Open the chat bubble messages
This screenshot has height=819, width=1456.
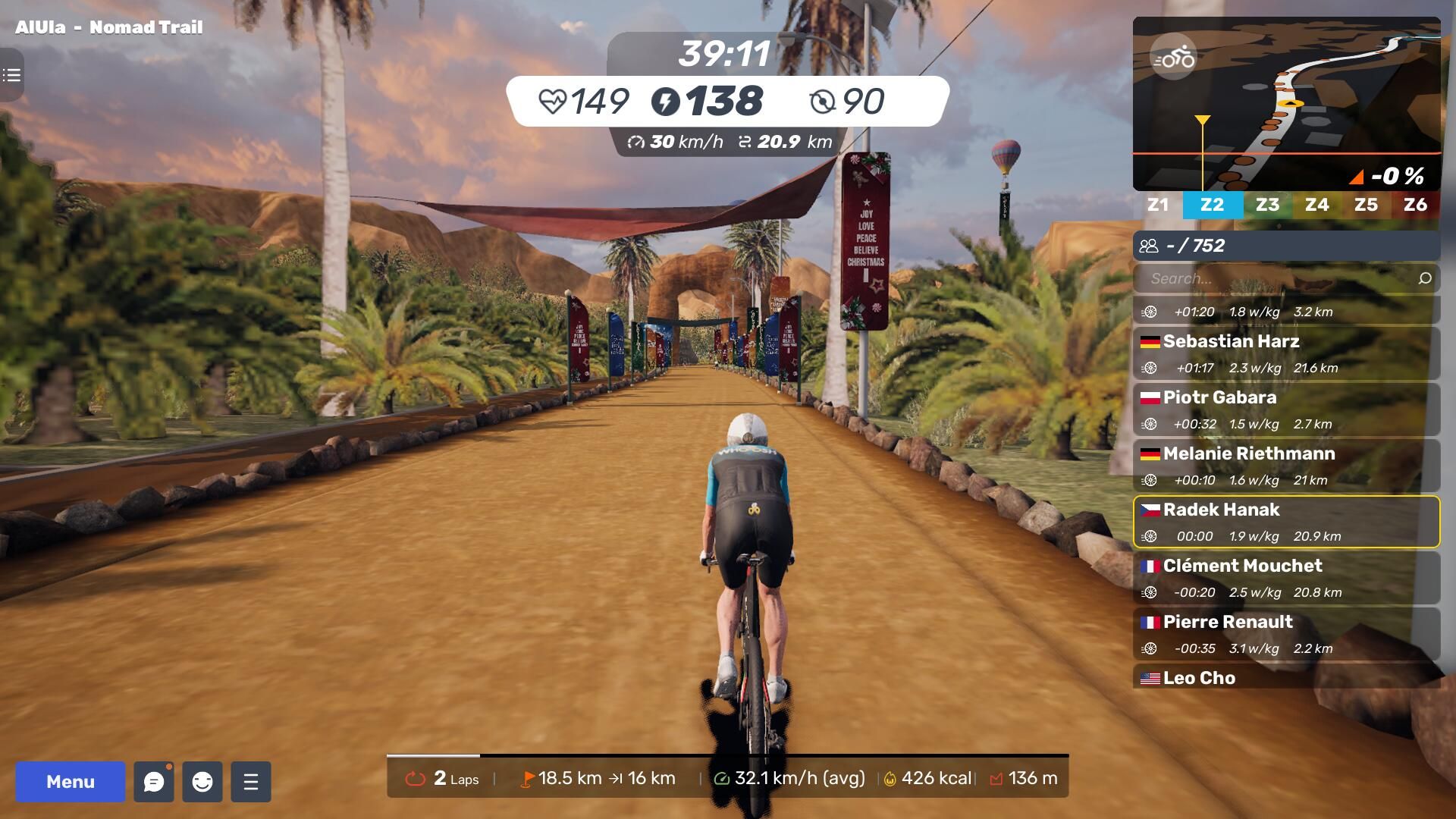(x=154, y=782)
